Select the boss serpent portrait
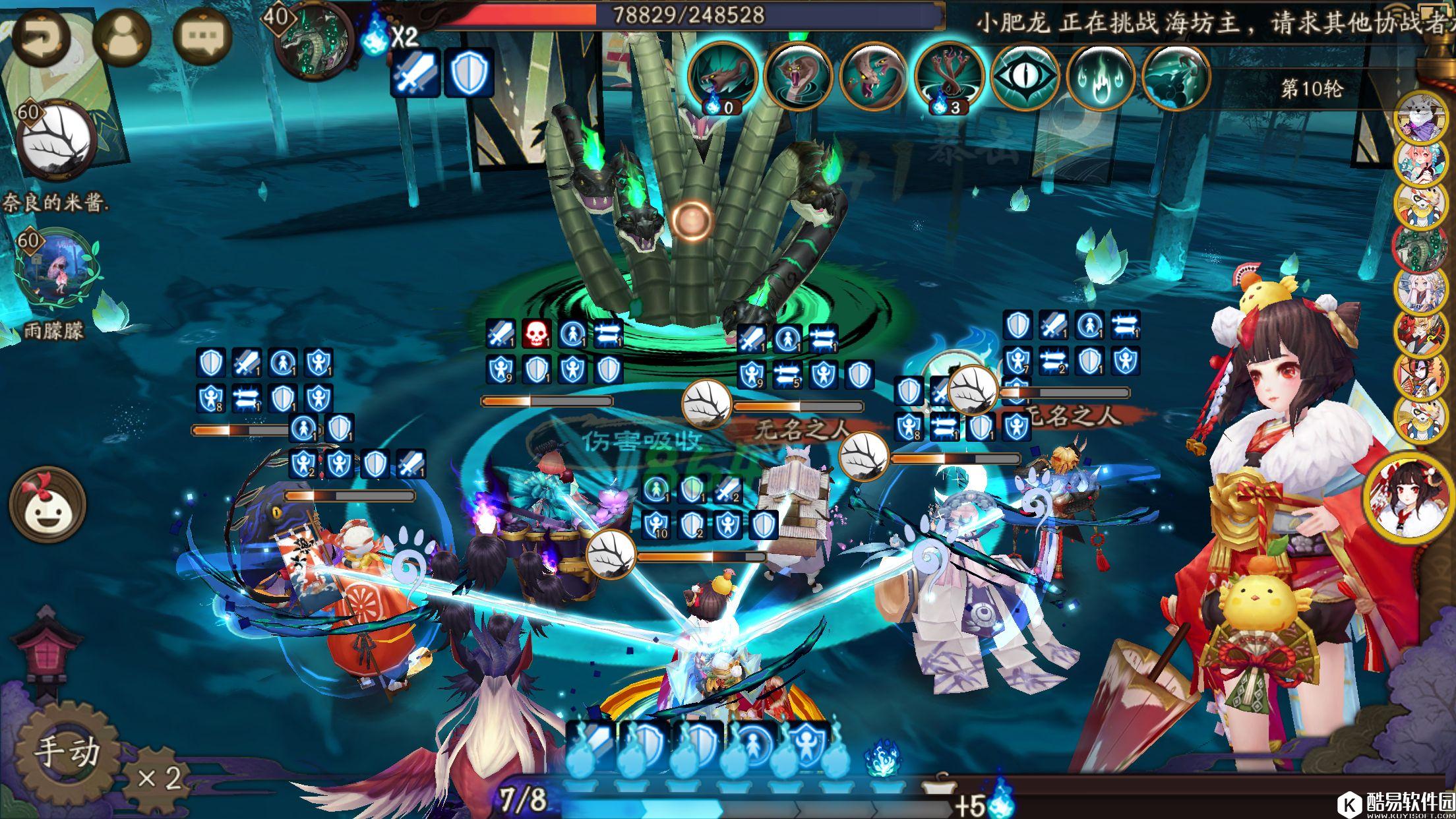The width and height of the screenshot is (1456, 819). click(311, 40)
